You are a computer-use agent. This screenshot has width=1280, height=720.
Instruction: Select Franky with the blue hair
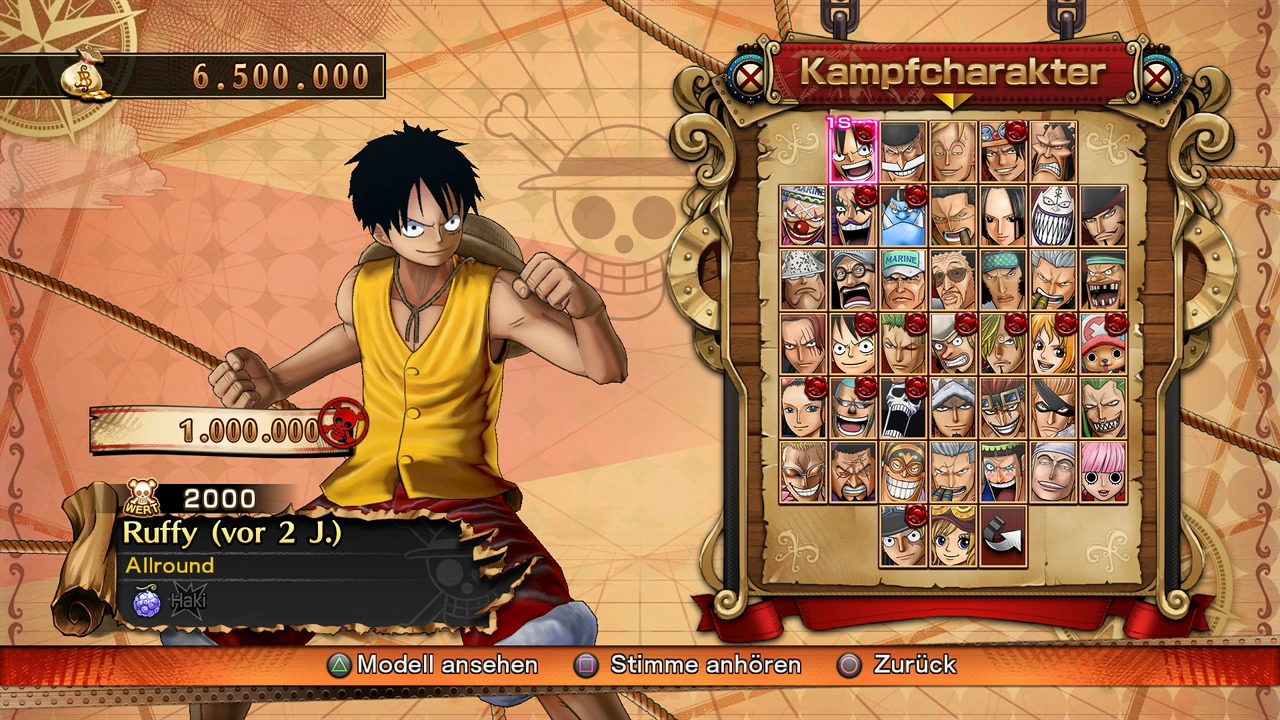point(853,408)
